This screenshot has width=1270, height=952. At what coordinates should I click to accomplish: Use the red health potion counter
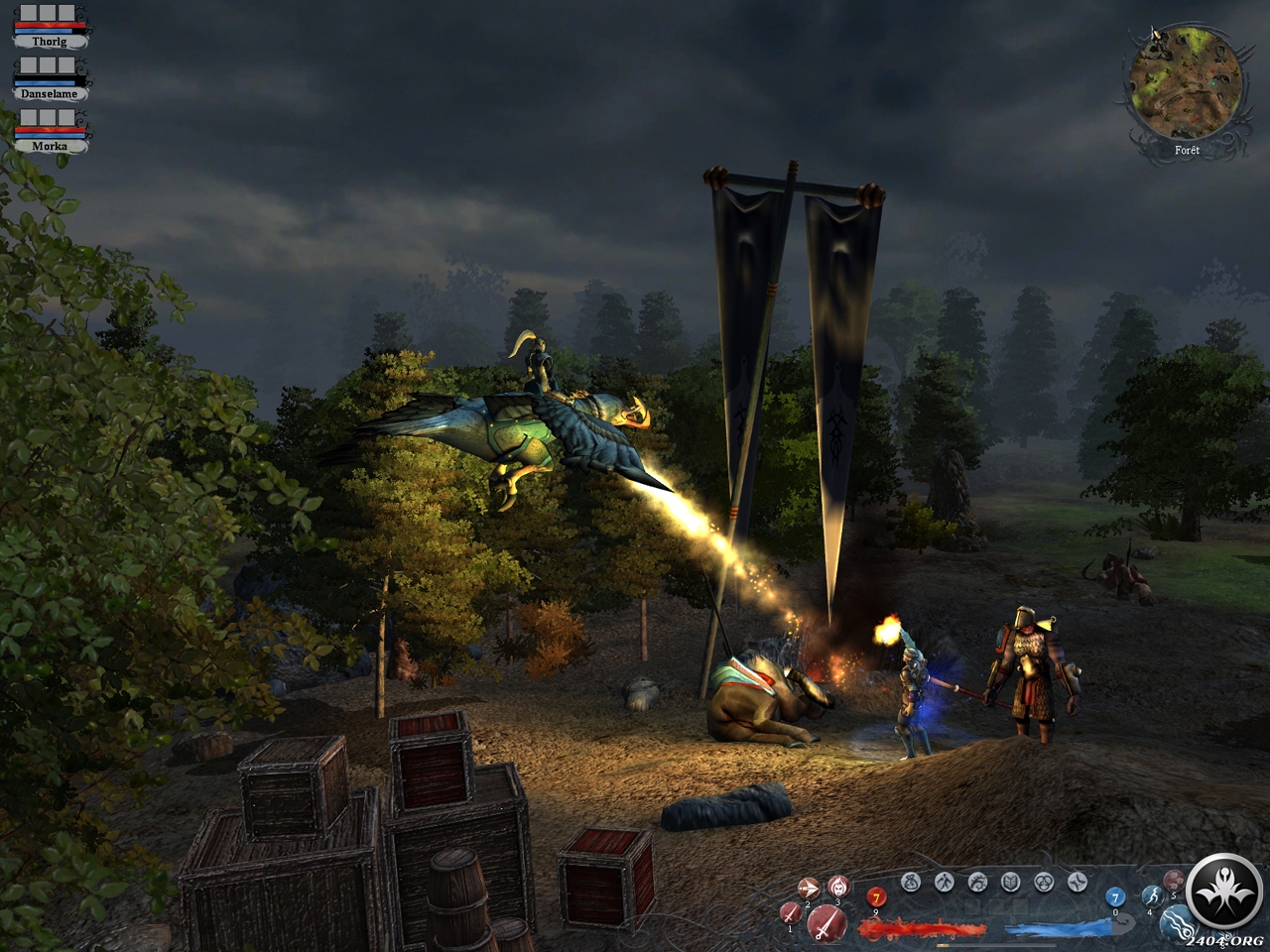pos(875,897)
